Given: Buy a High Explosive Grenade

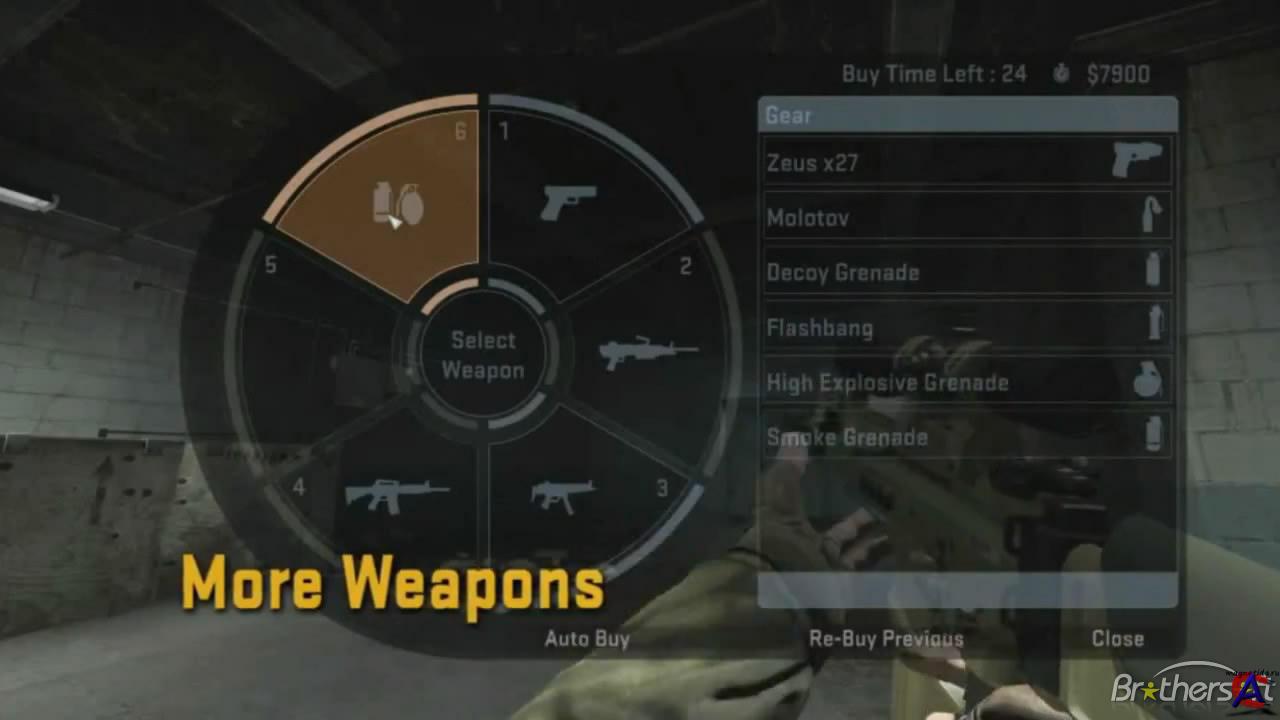Looking at the screenshot, I should pyautogui.click(x=966, y=382).
